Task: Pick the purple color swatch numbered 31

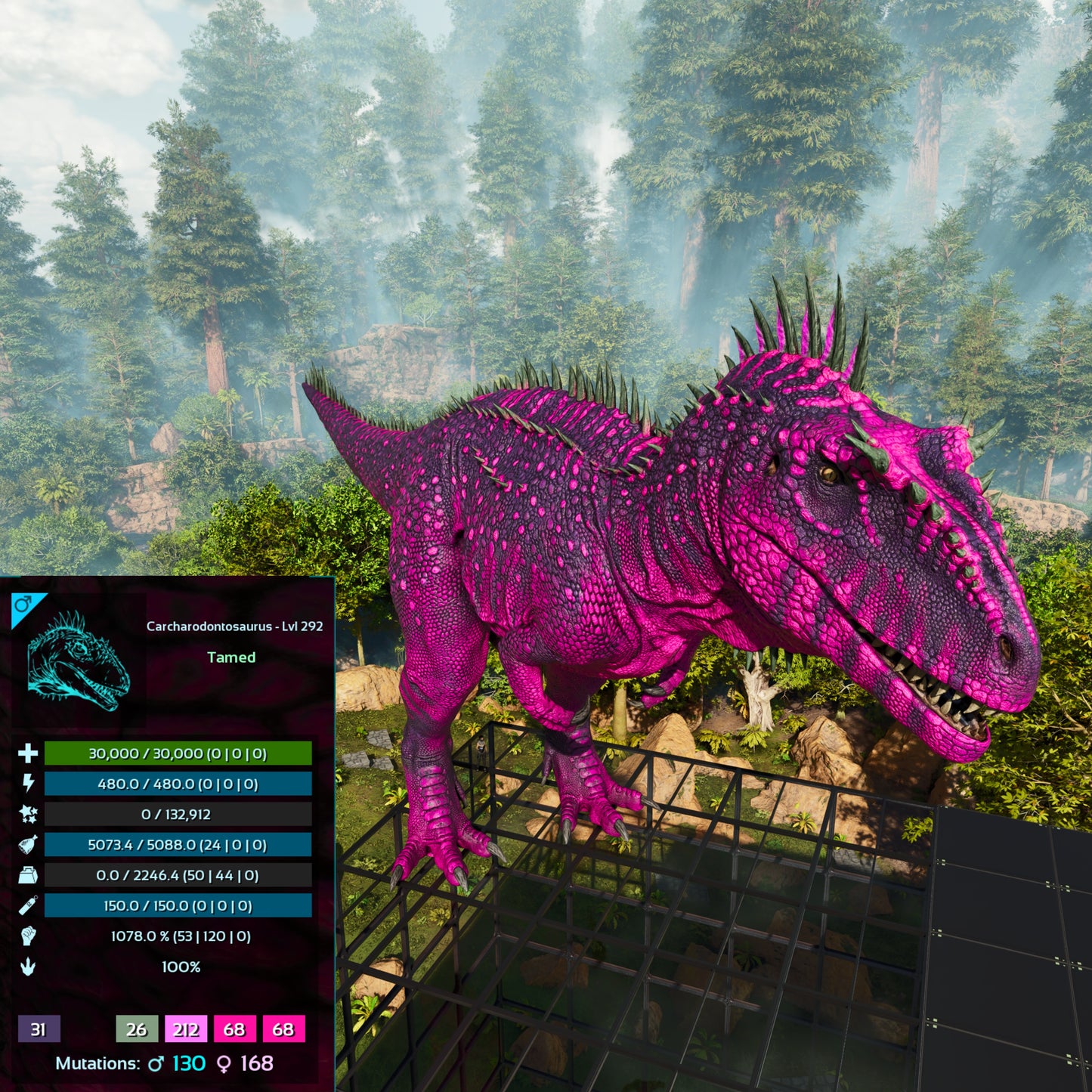Action: point(39,1029)
